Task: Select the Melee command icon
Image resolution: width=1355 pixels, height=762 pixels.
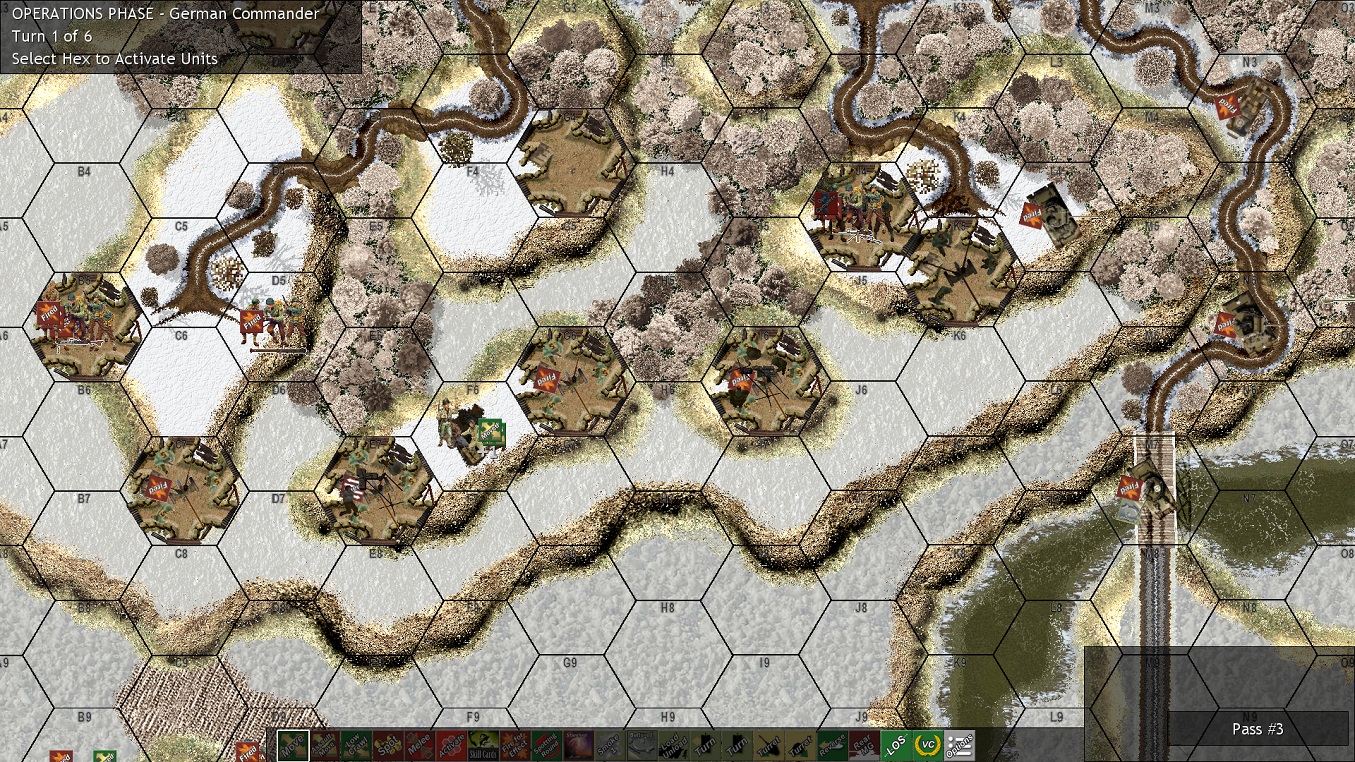Action: click(x=419, y=745)
